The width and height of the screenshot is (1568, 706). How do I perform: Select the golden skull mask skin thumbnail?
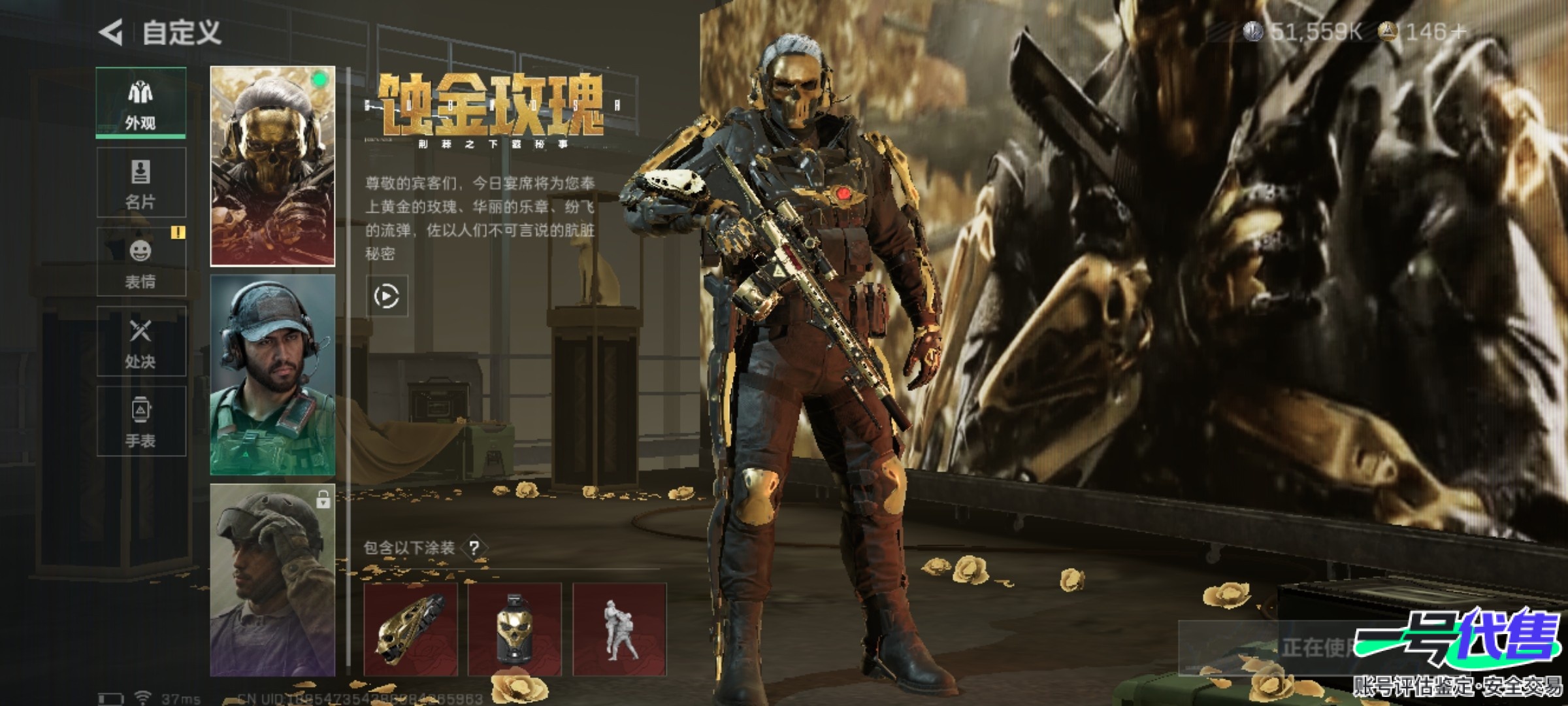click(x=272, y=166)
